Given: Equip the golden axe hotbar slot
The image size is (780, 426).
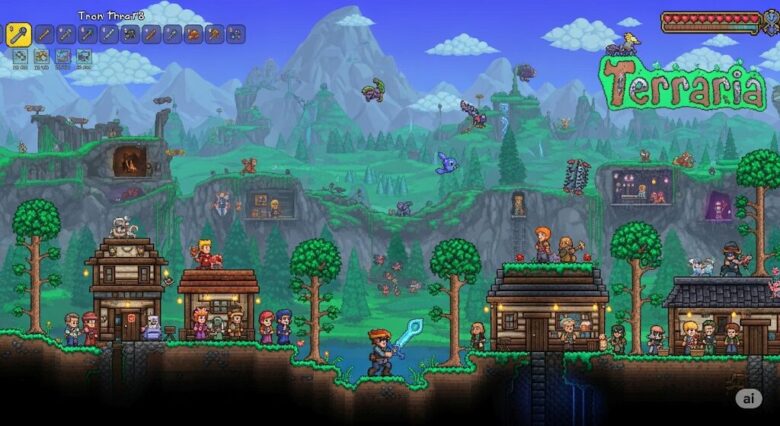Looking at the screenshot, I should pos(214,35).
